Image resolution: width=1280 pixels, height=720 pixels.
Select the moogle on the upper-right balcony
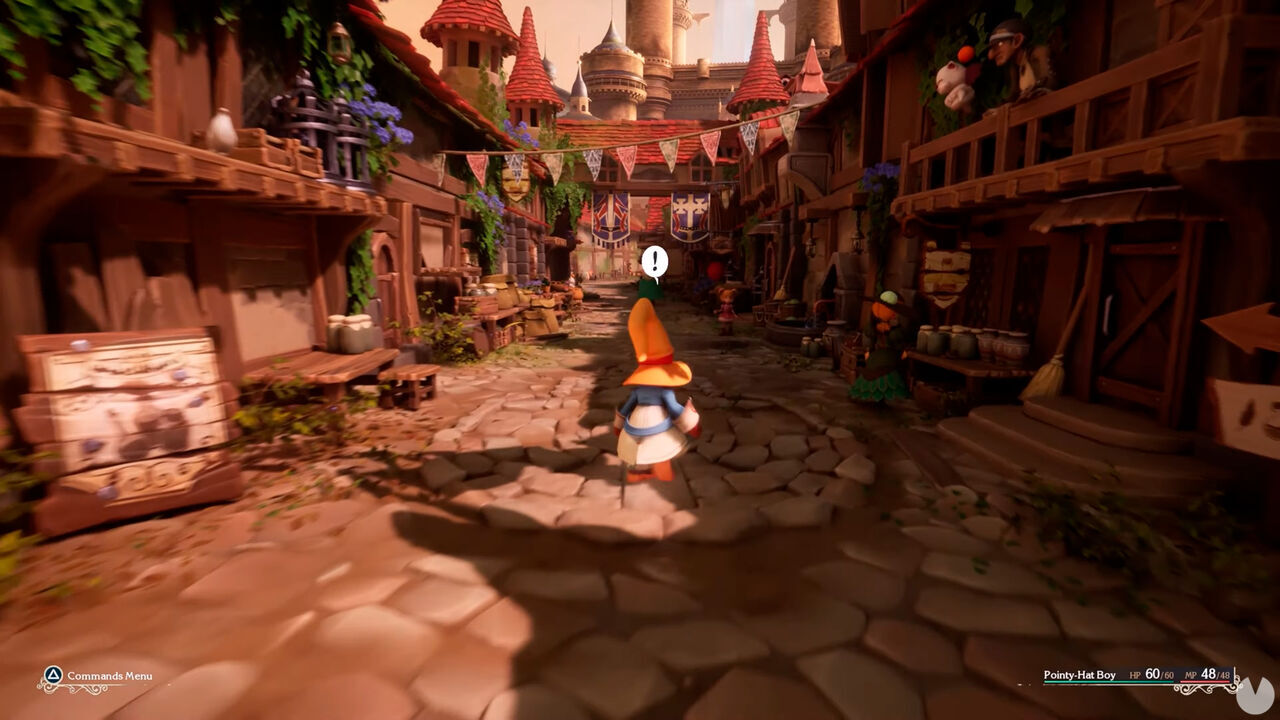pyautogui.click(x=948, y=78)
